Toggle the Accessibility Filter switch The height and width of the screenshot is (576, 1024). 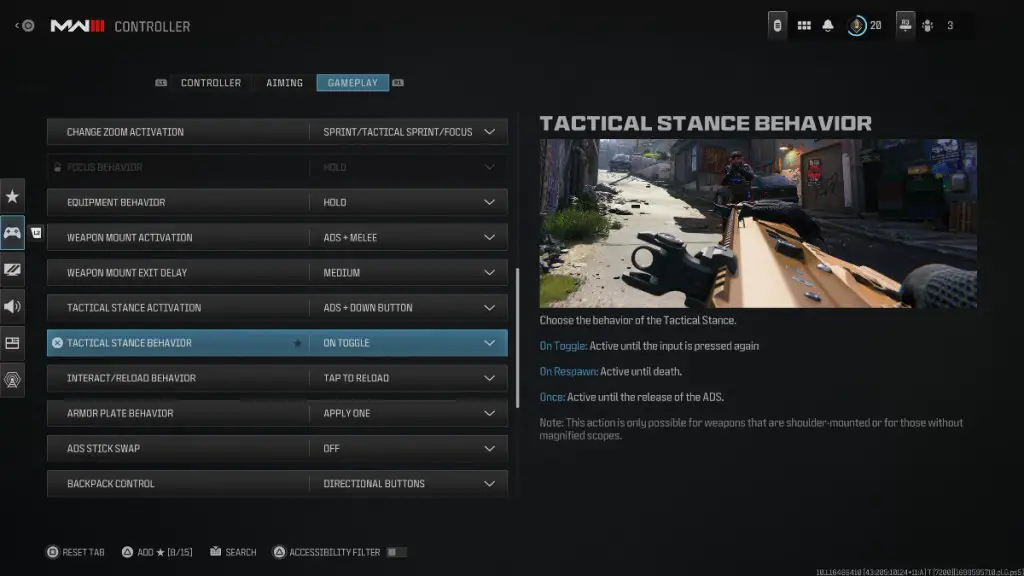point(396,552)
